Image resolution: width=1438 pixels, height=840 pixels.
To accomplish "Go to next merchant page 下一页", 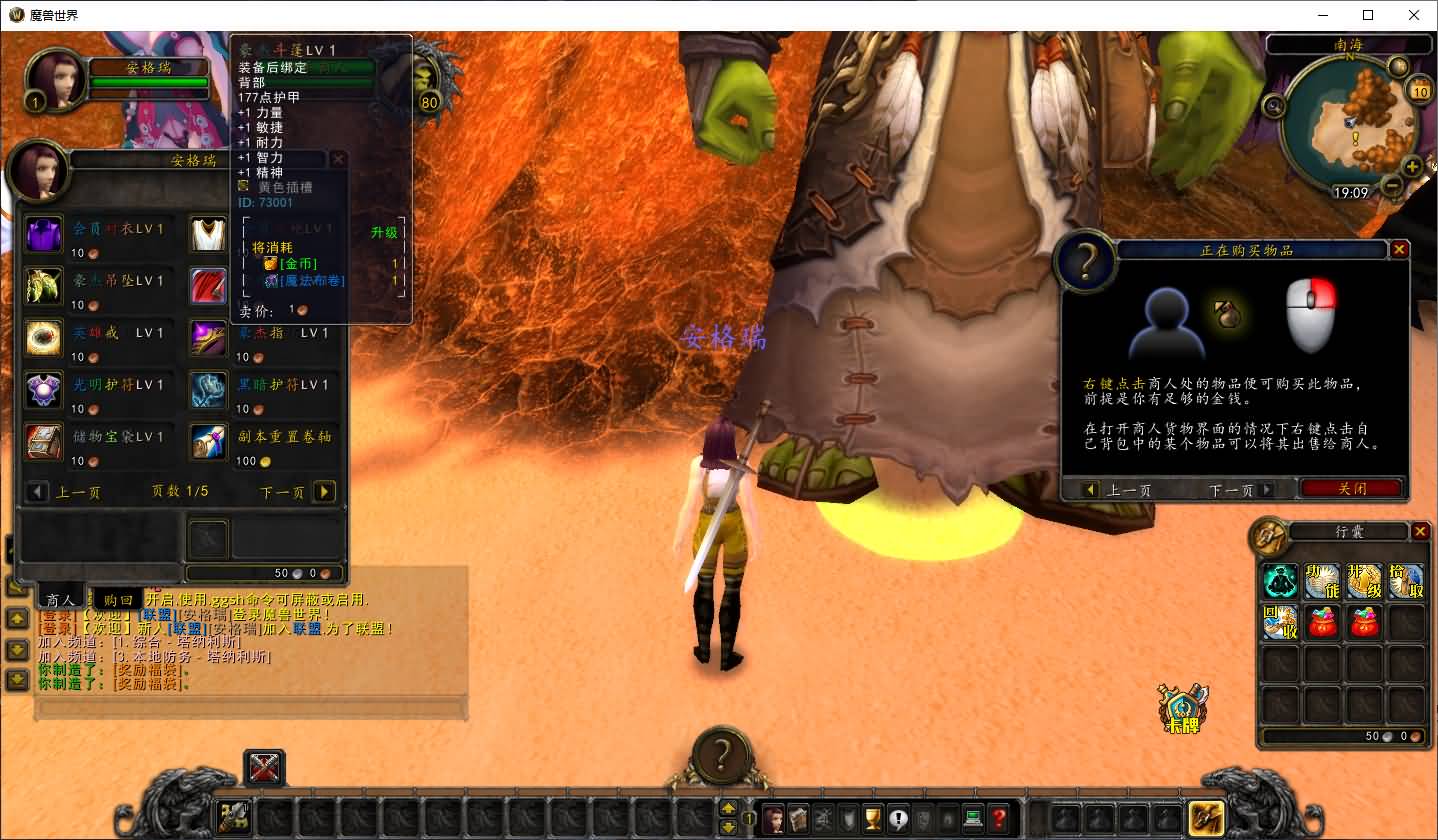I will coord(324,491).
